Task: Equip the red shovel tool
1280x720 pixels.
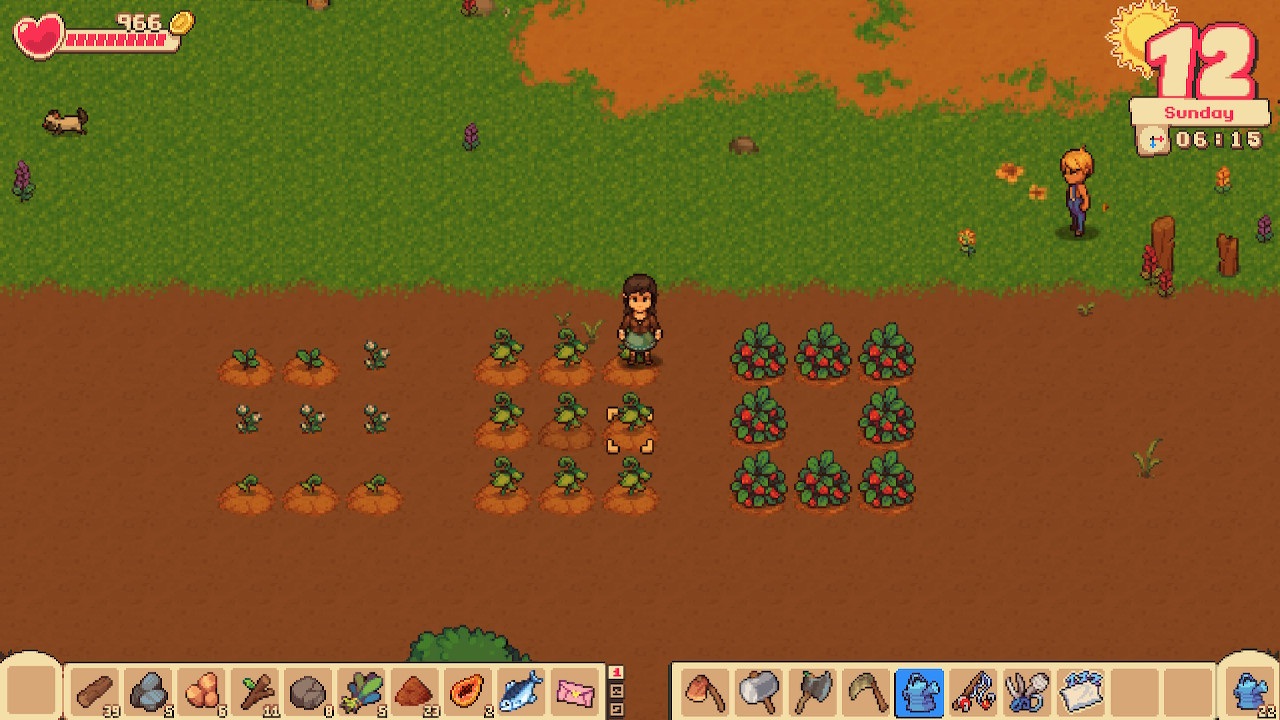Action: tap(705, 691)
